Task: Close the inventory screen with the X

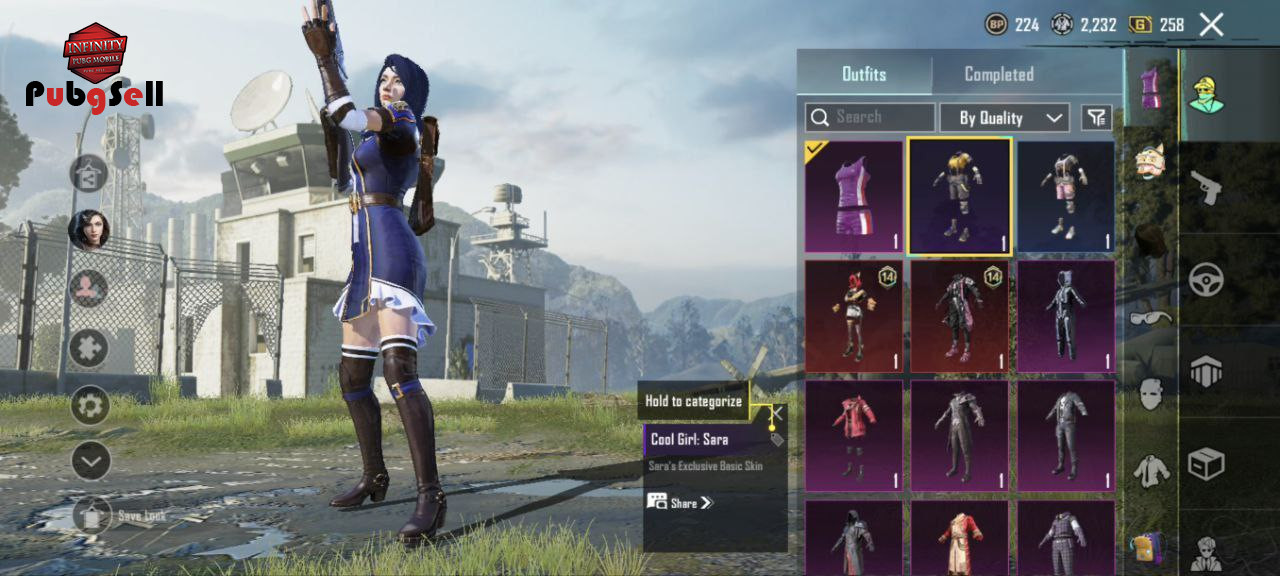Action: (x=1211, y=25)
